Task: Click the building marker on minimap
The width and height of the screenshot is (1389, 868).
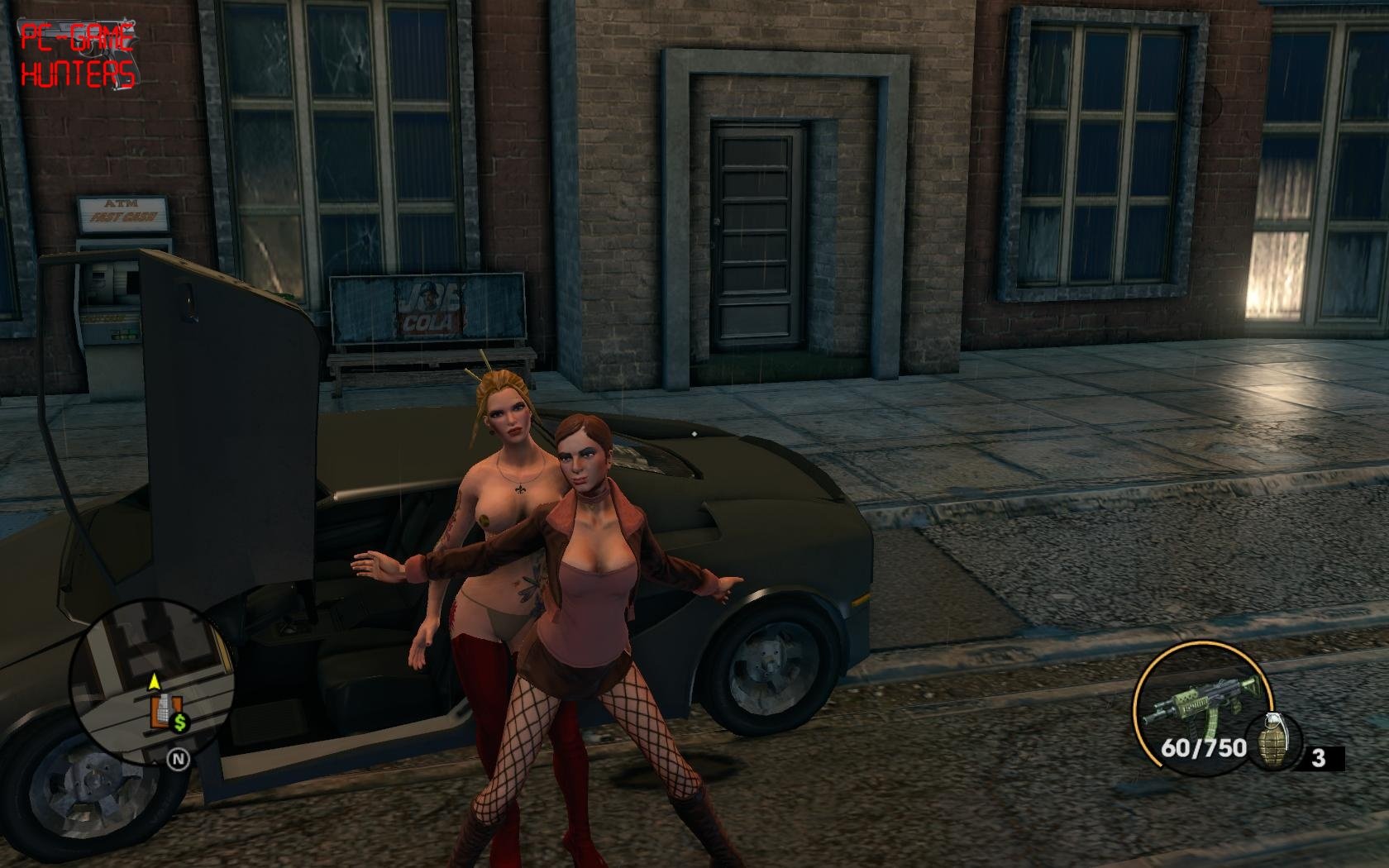Action: point(161,713)
